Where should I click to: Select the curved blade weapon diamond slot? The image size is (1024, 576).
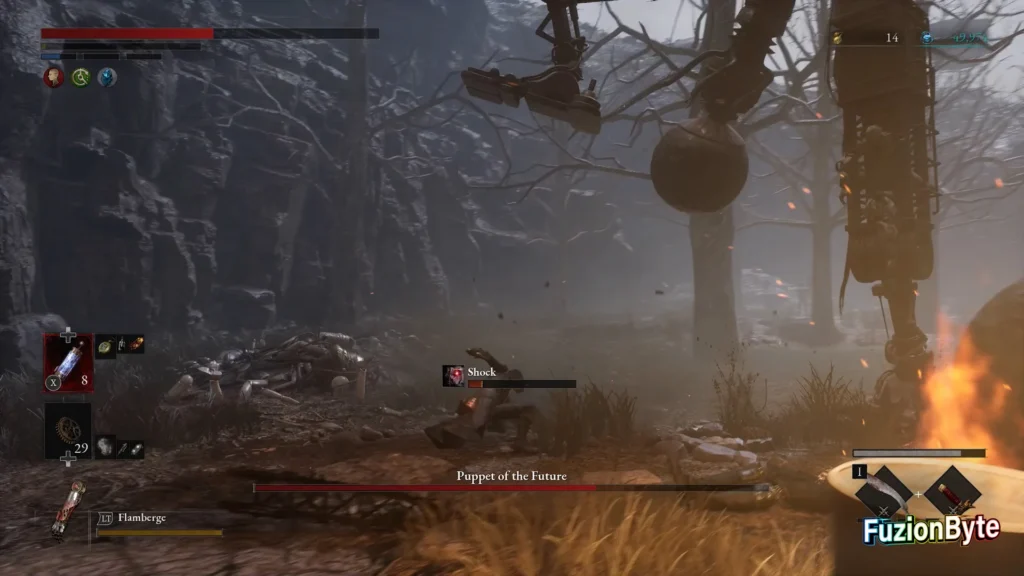(885, 491)
